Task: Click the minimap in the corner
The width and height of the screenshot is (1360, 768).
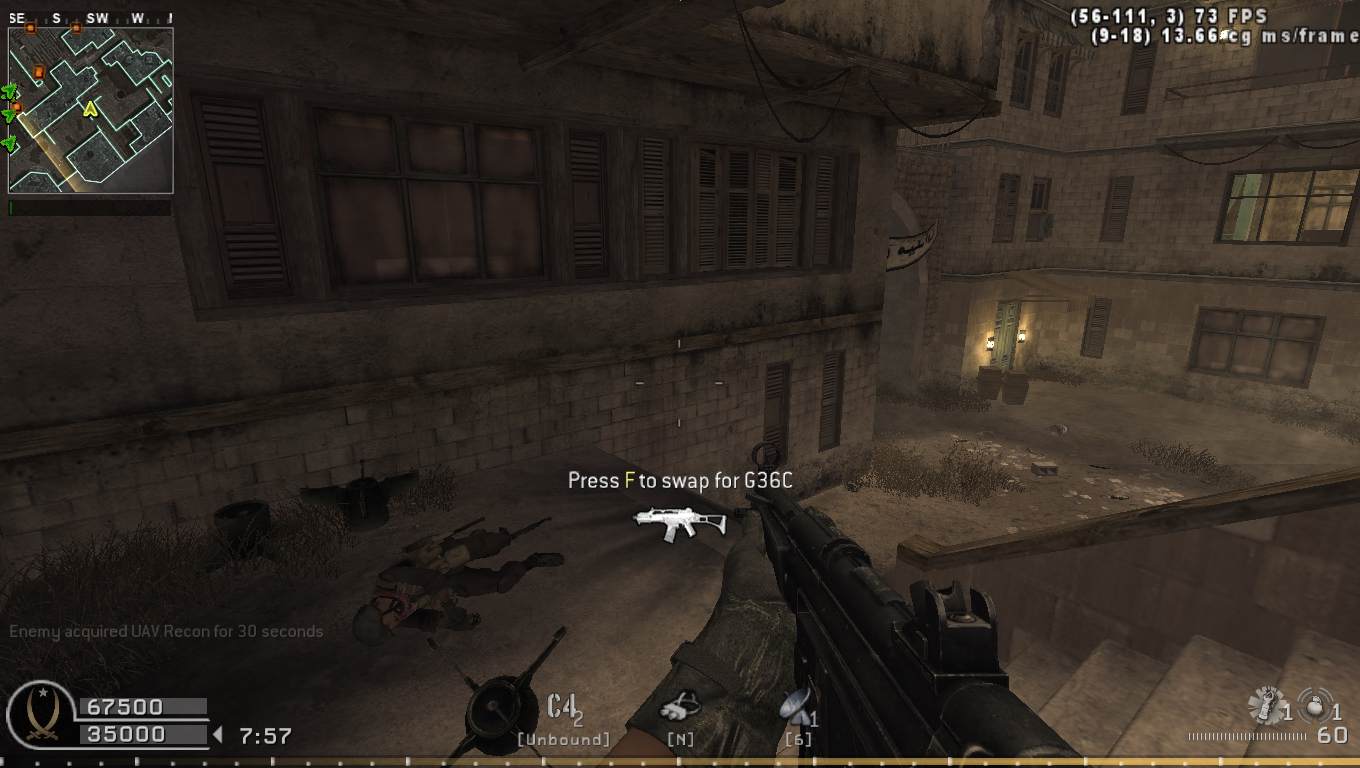Action: tap(91, 110)
